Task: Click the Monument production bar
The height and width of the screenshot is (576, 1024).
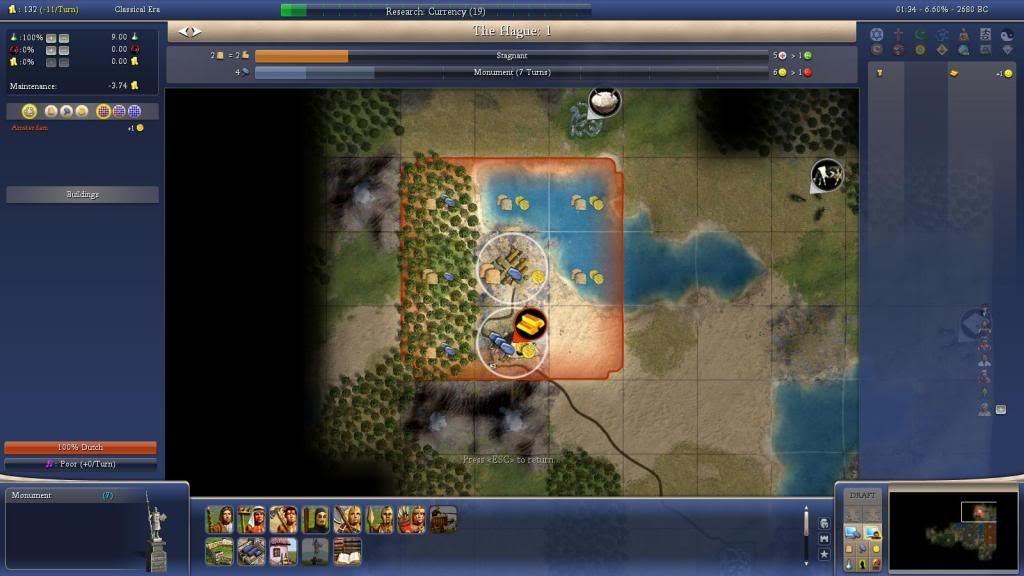Action: 511,73
